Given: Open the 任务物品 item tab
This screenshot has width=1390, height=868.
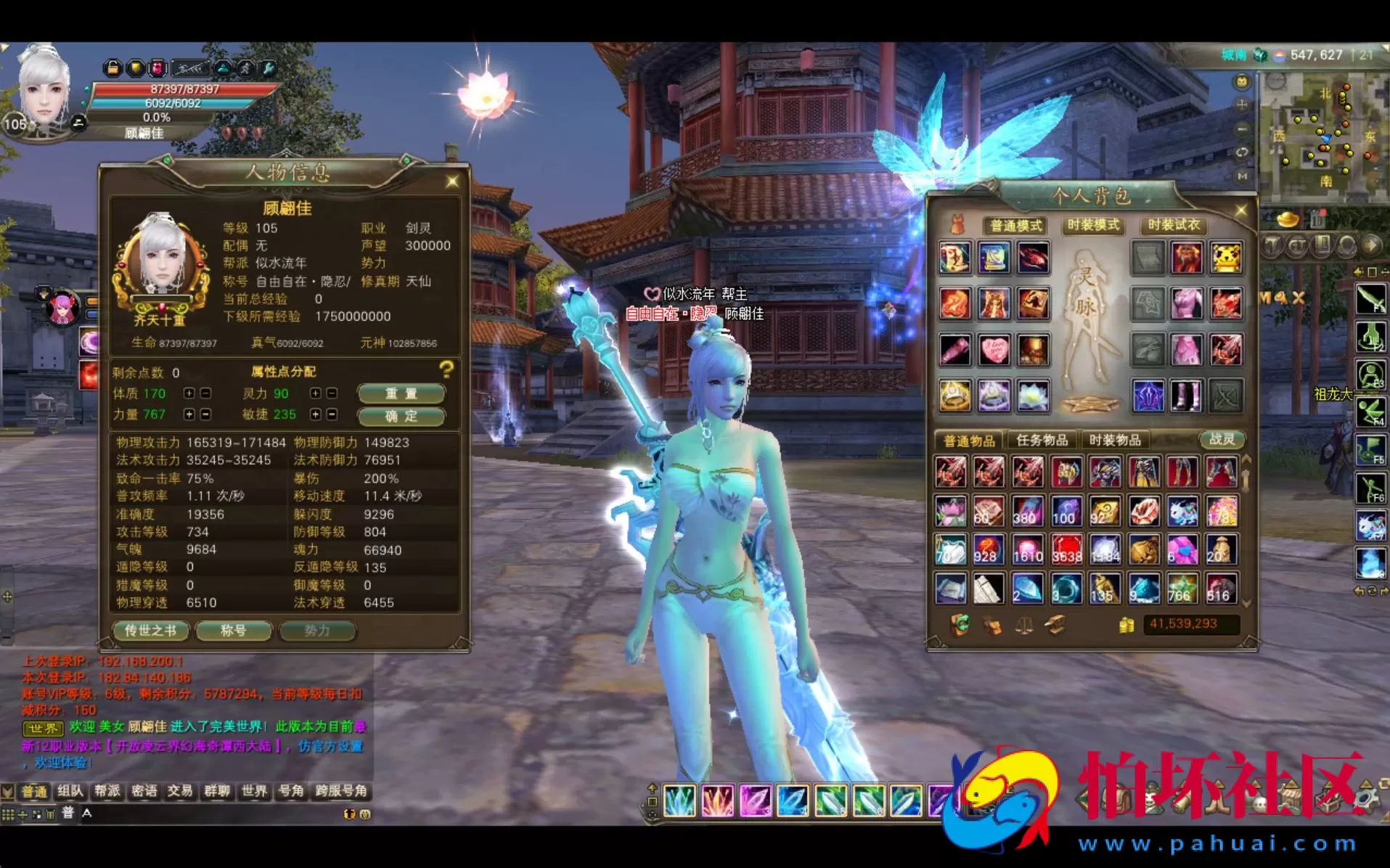Looking at the screenshot, I should tap(1042, 439).
